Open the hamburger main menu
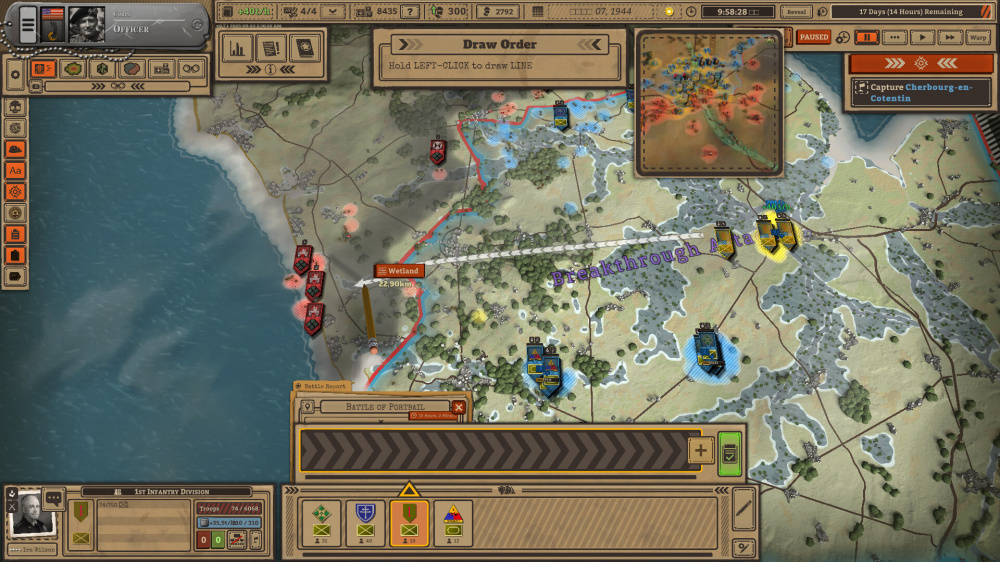 [28, 24]
